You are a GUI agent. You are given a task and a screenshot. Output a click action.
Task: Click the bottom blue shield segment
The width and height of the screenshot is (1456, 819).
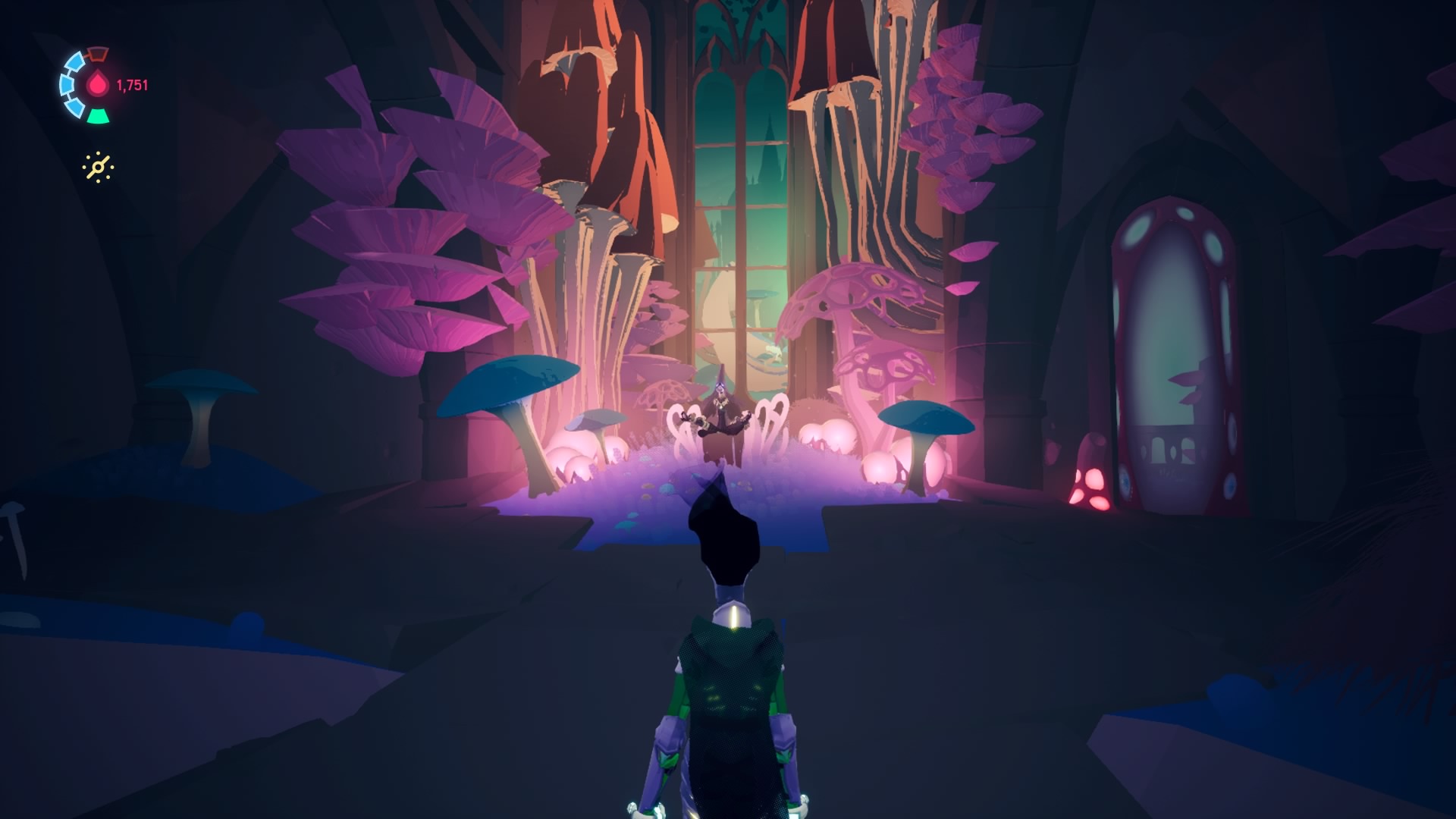pos(76,107)
